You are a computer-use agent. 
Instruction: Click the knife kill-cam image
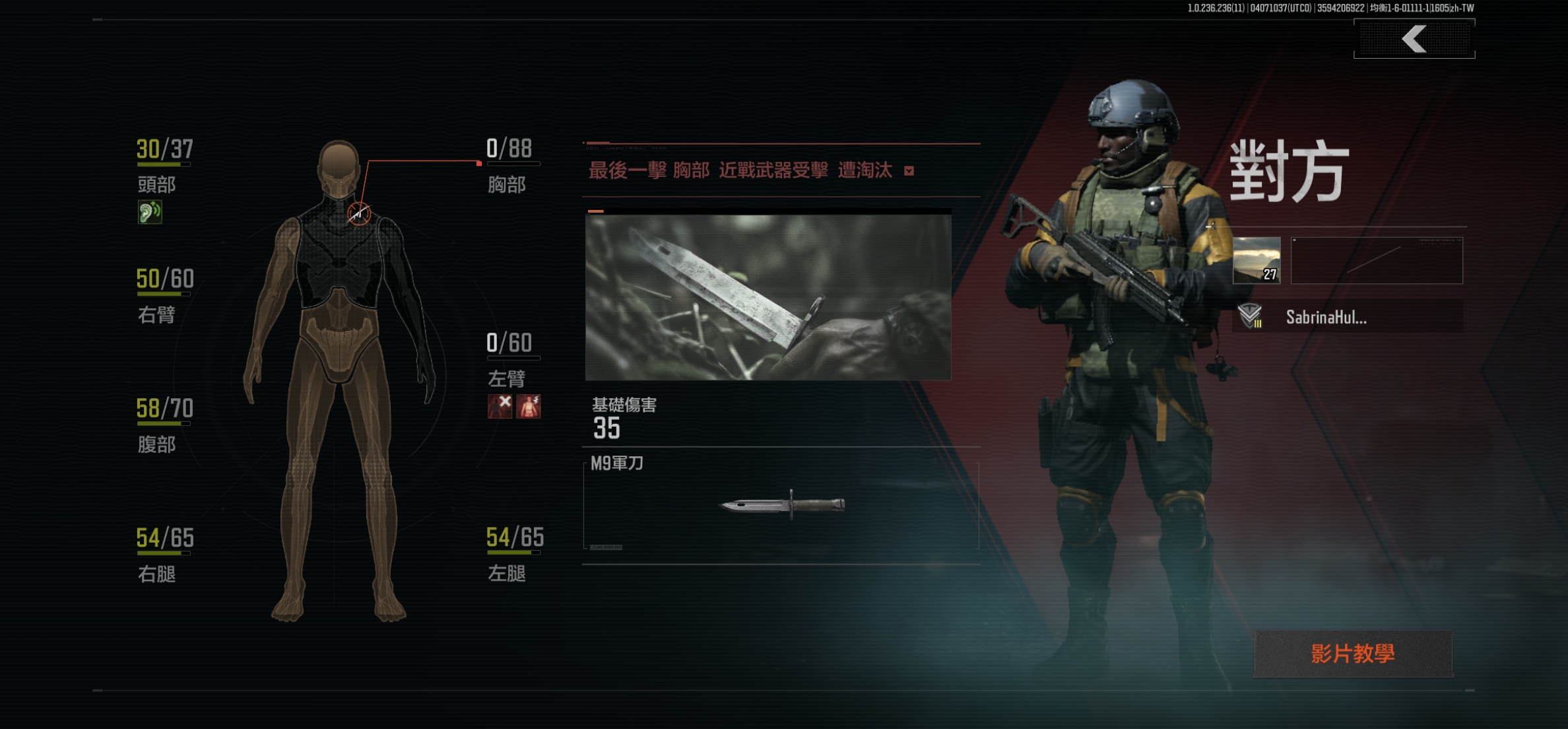coord(768,297)
